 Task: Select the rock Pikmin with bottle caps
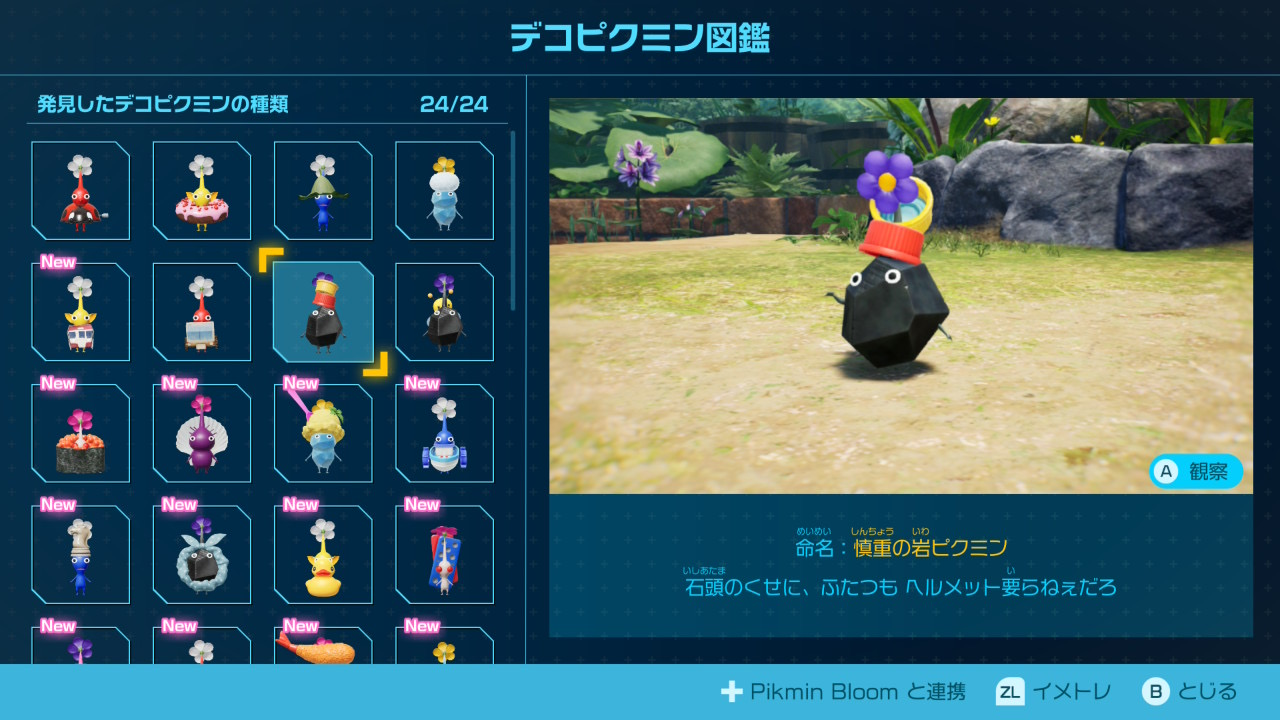pyautogui.click(x=323, y=312)
